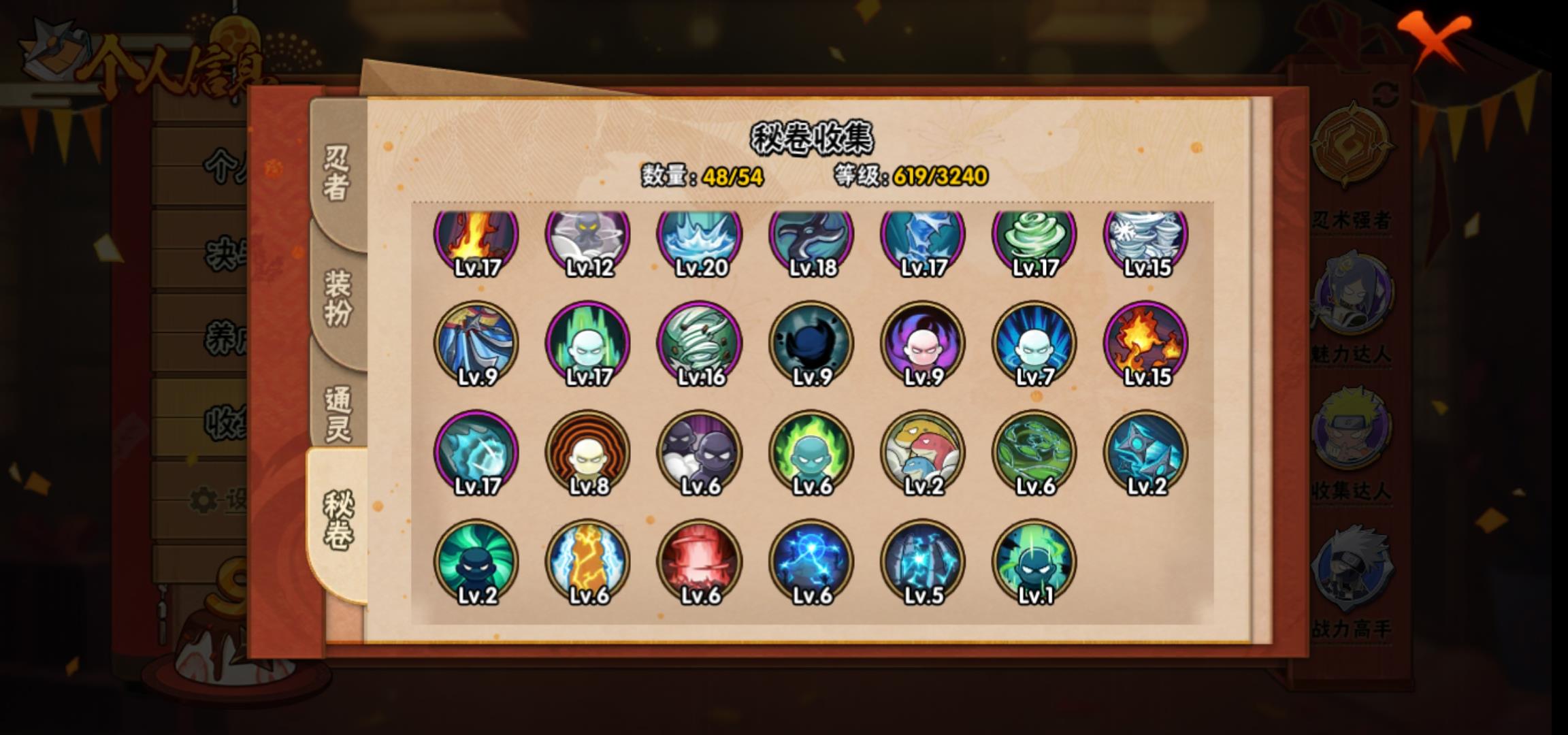This screenshot has height=735, width=1568.
Task: Pick the Lv.12 grey cloud figure scroll
Action: [x=588, y=238]
